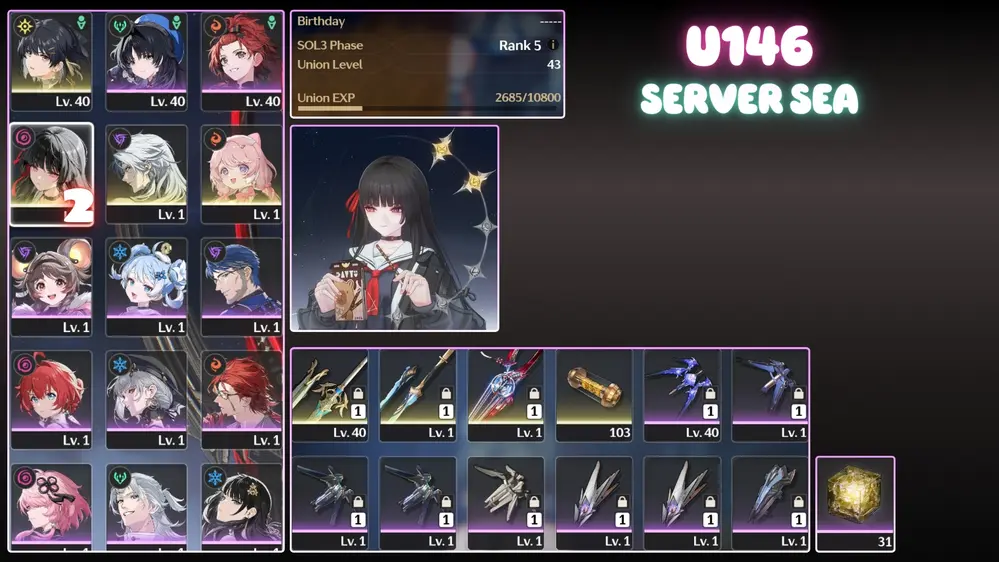
Task: Click the glowing golden cube item
Action: 855,502
